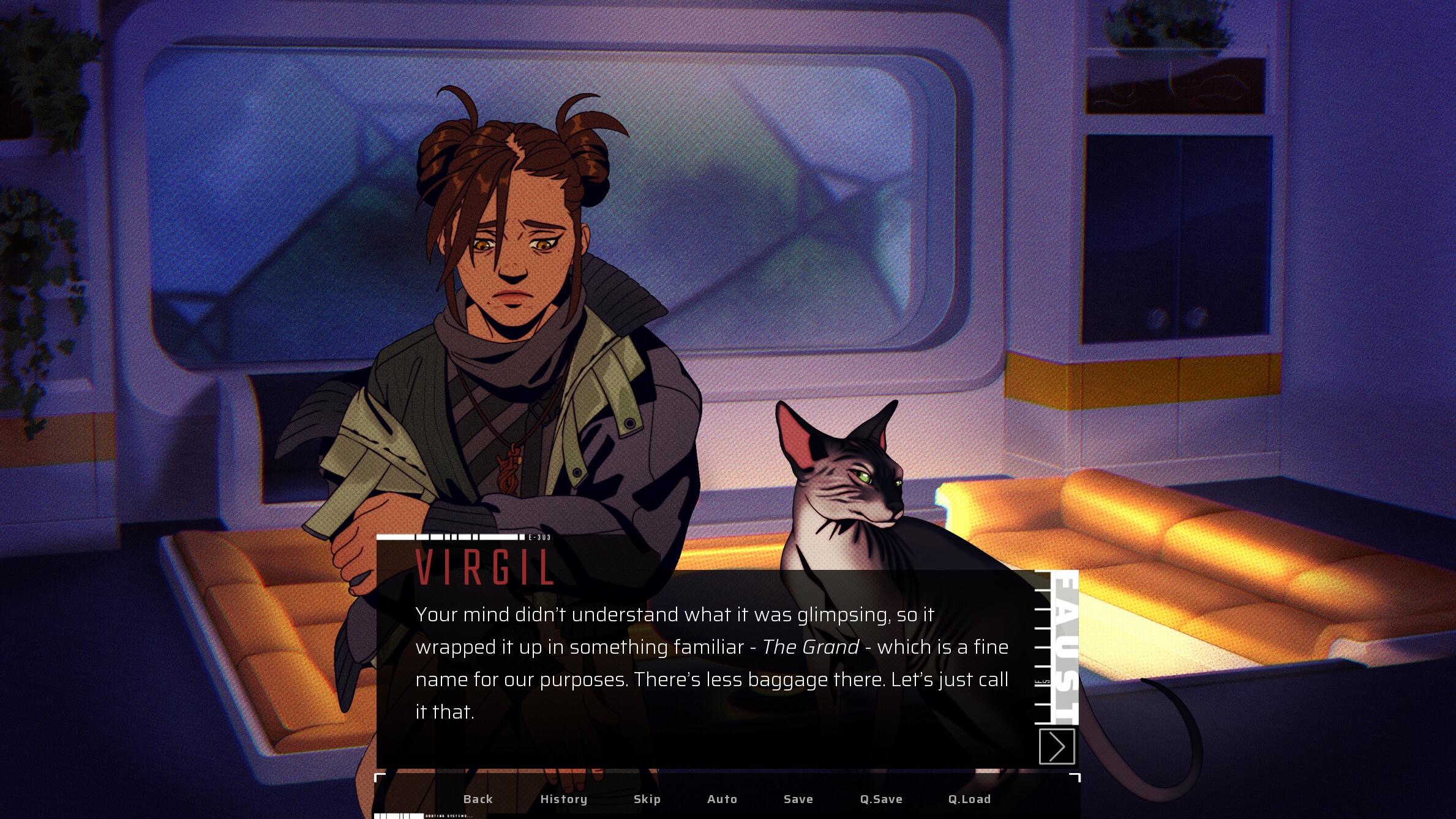This screenshot has width=1456, height=819.
Task: Activate Skip mode
Action: coord(647,799)
